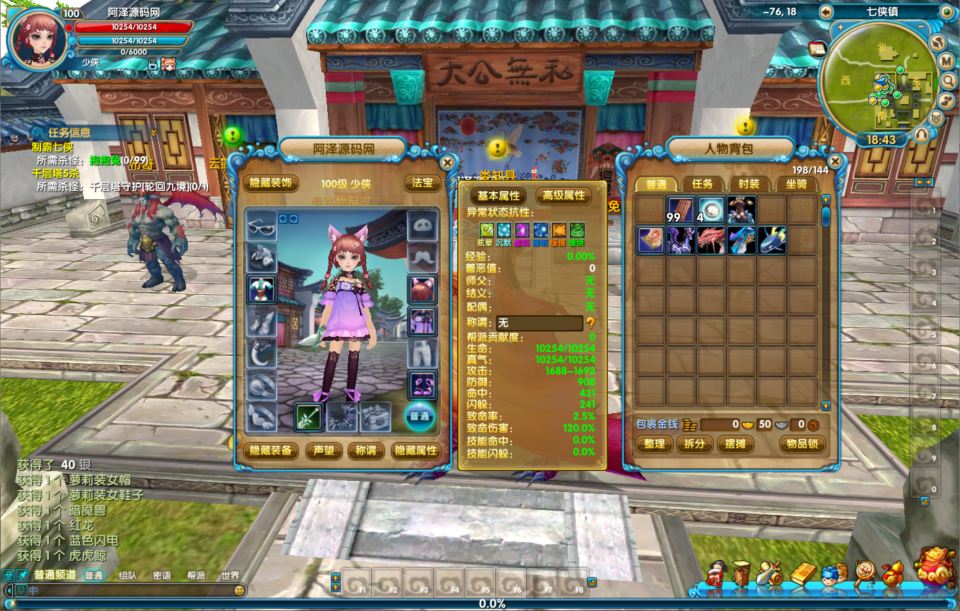
Task: Close the character equipment window
Action: 447,161
